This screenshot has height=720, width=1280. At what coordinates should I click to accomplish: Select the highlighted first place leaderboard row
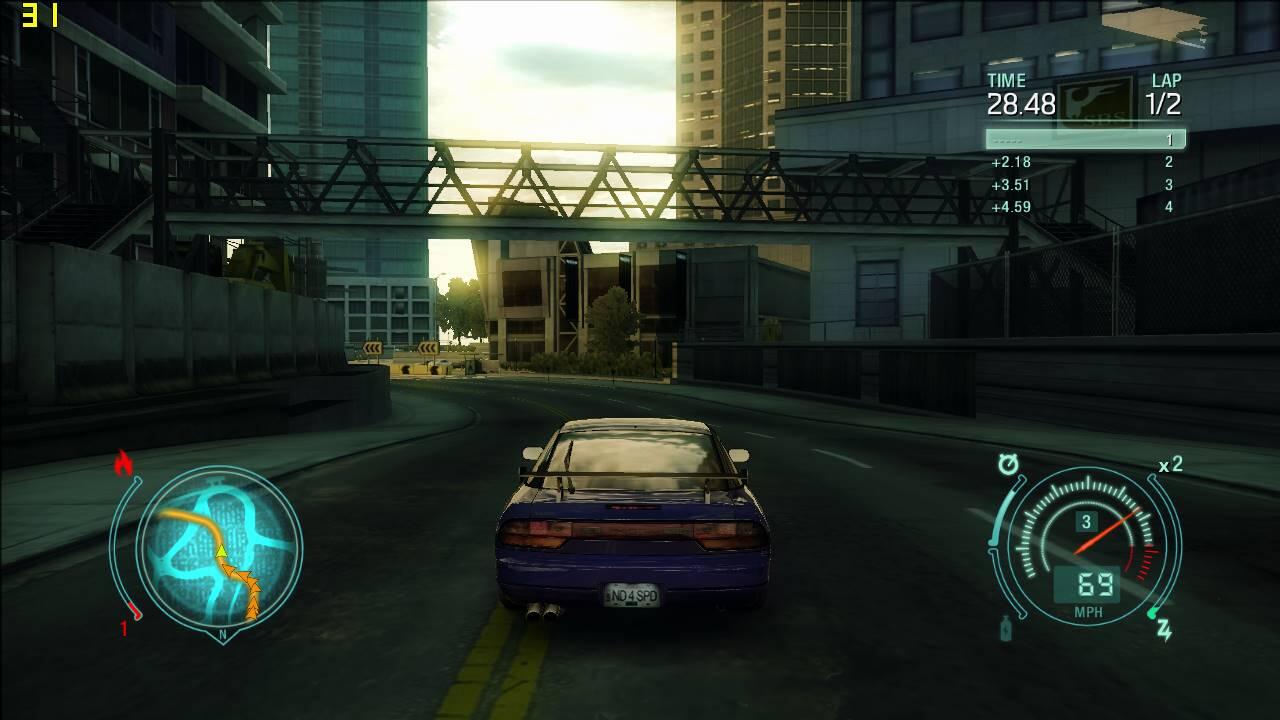(1085, 140)
